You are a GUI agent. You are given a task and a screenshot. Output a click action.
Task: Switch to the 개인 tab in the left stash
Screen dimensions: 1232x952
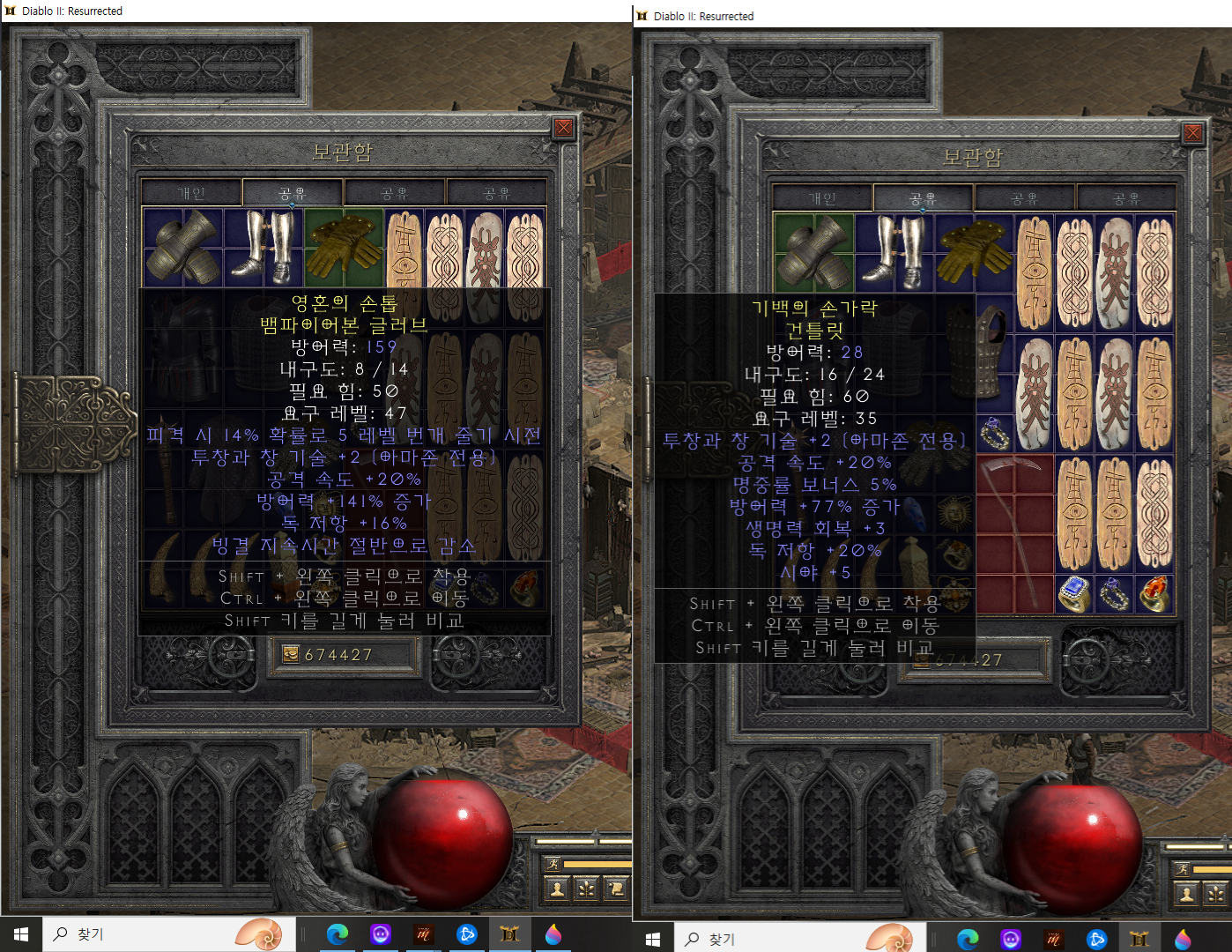click(x=191, y=193)
